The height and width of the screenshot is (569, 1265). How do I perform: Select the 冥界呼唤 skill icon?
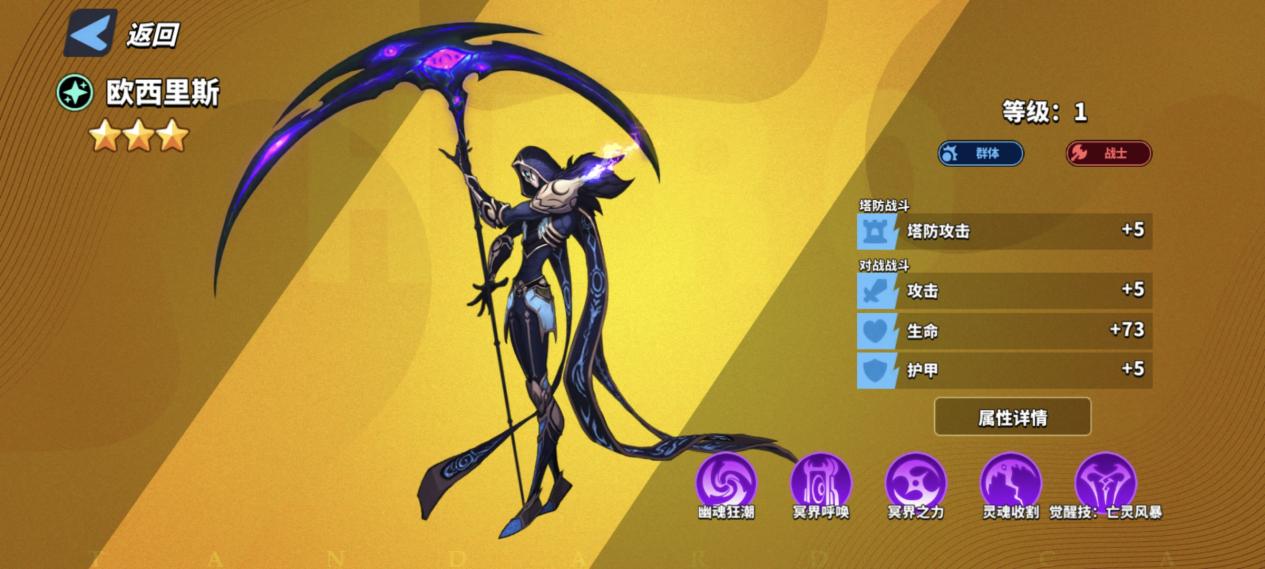coord(820,481)
